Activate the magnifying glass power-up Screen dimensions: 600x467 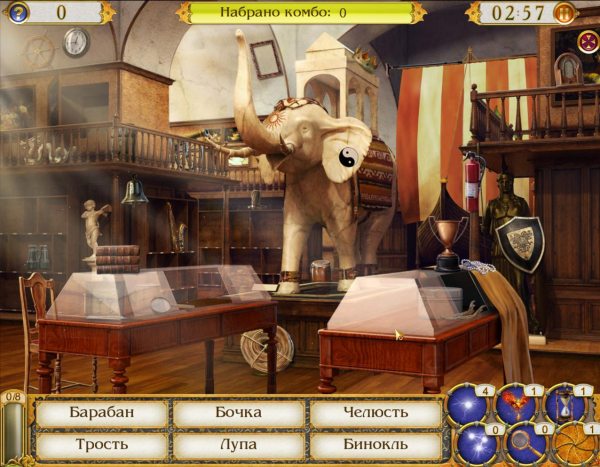coord(525,444)
